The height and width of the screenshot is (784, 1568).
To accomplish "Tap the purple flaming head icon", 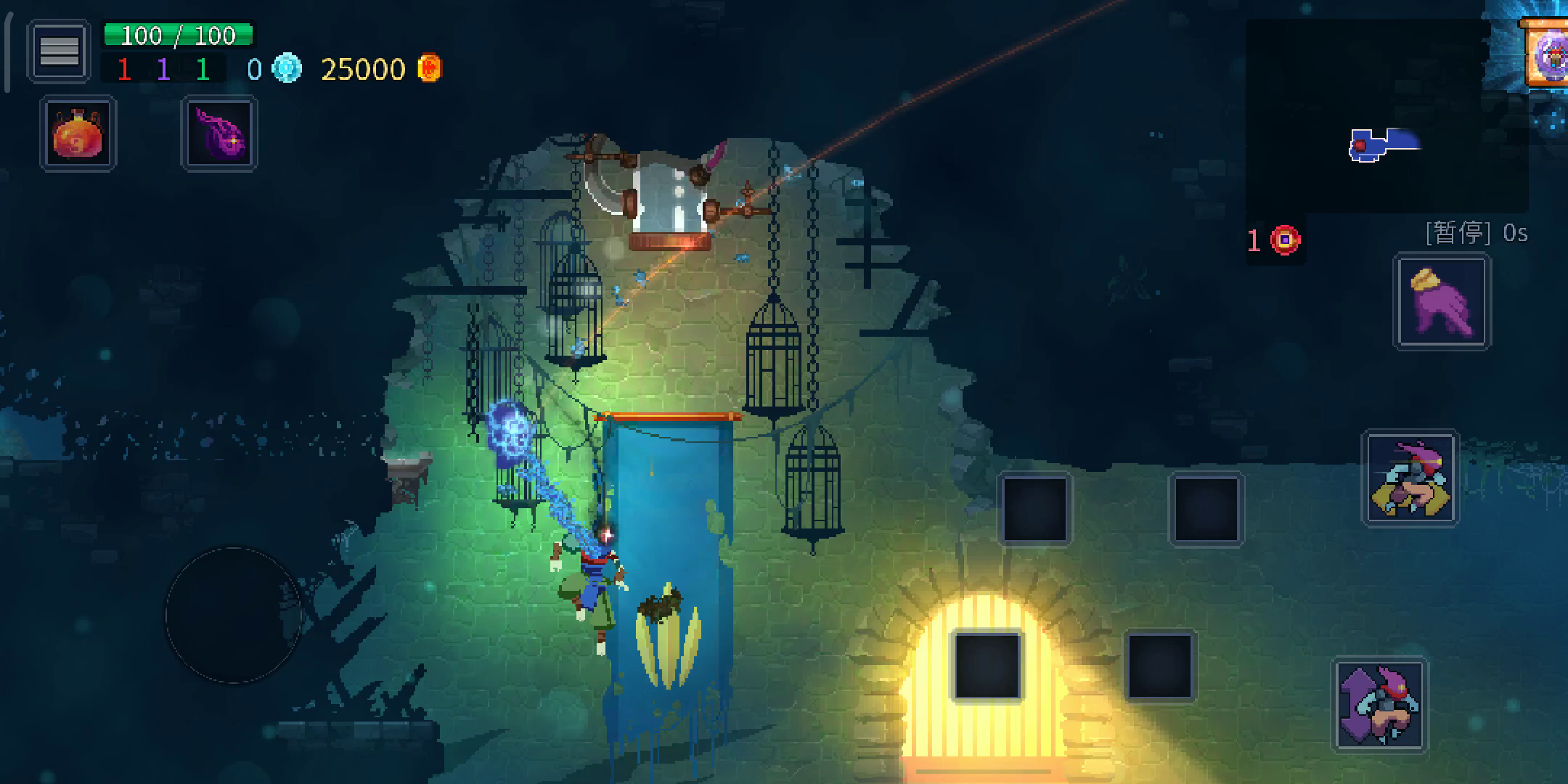I will pyautogui.click(x=219, y=135).
